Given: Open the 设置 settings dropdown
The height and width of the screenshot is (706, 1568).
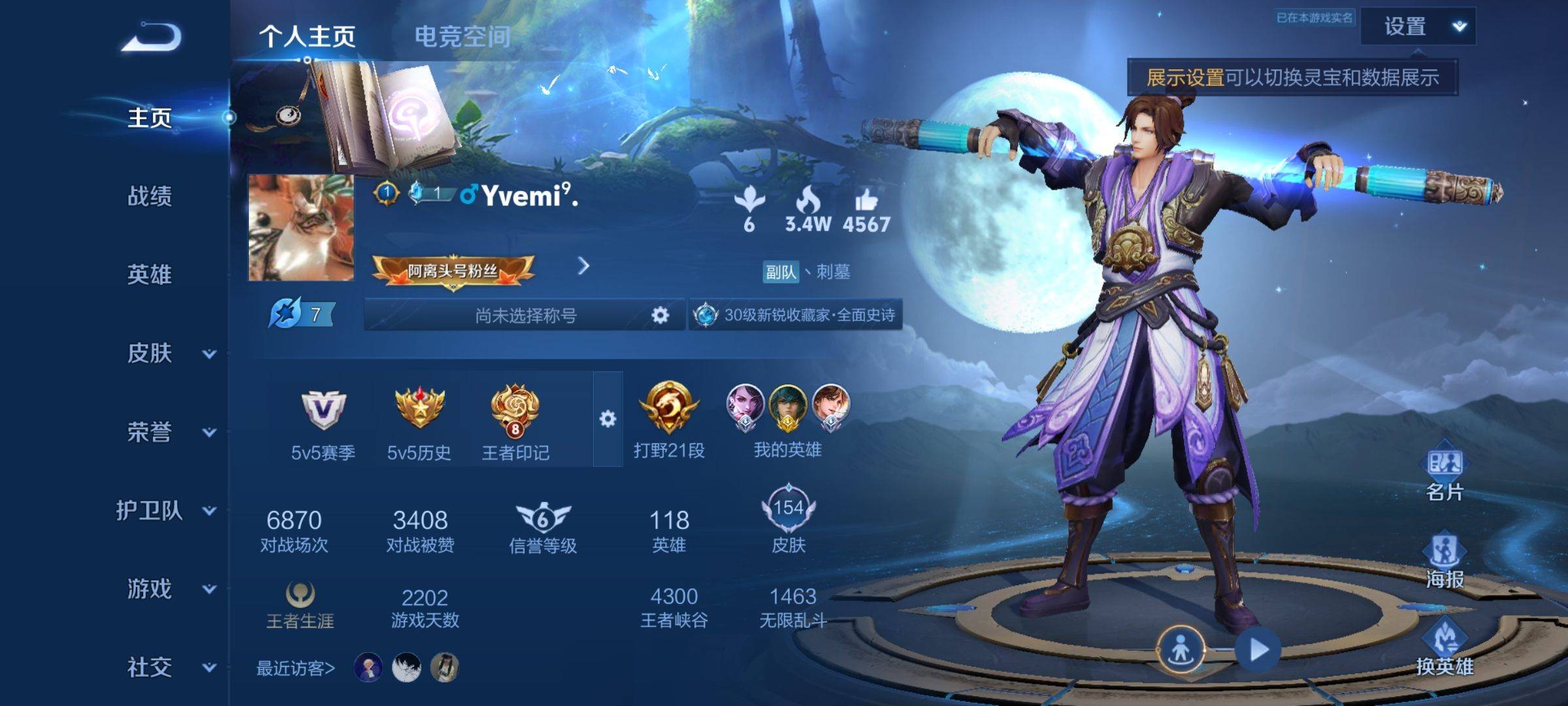Looking at the screenshot, I should [x=1418, y=27].
